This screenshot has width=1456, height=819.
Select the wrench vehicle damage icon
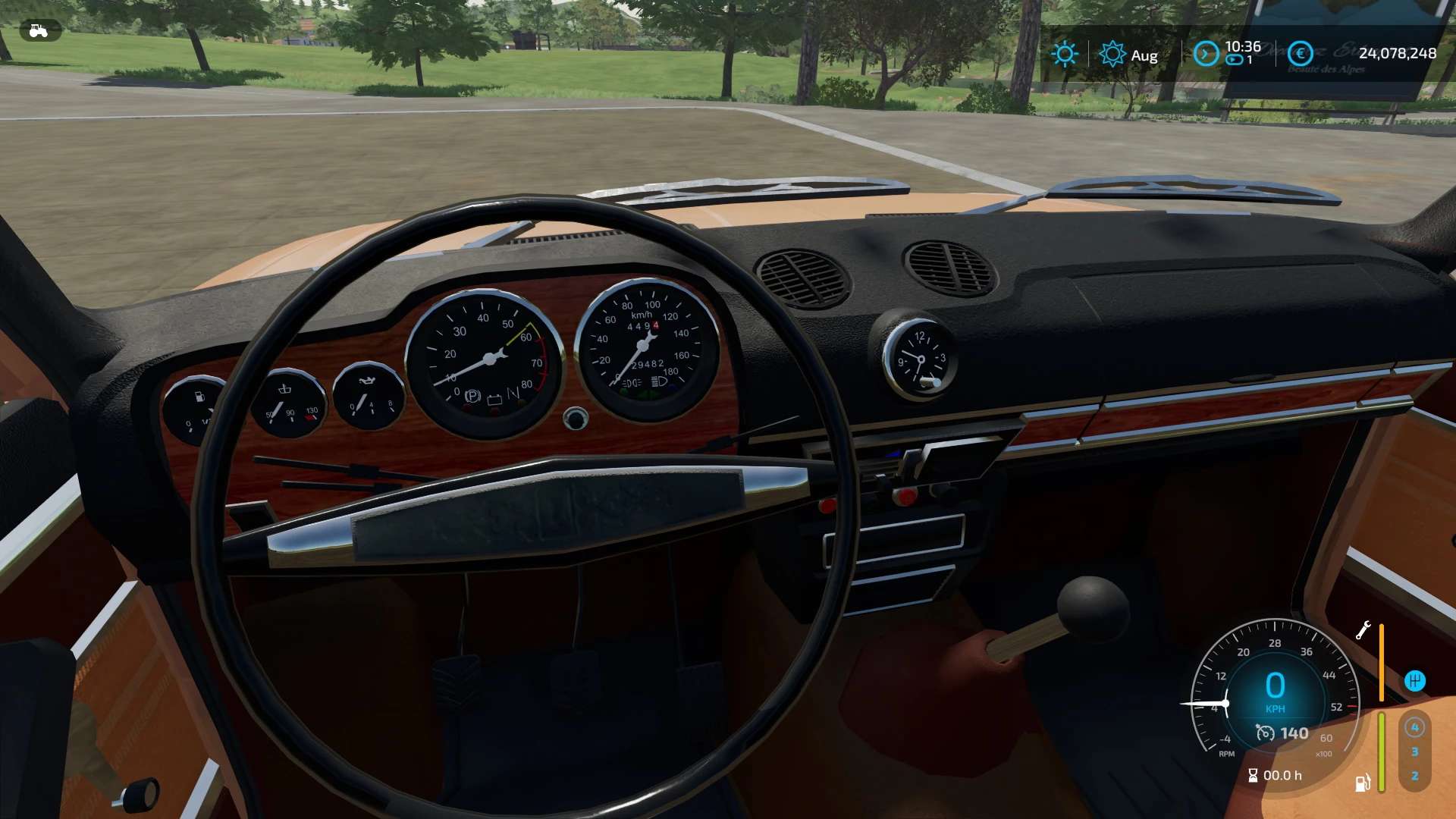tap(1363, 630)
